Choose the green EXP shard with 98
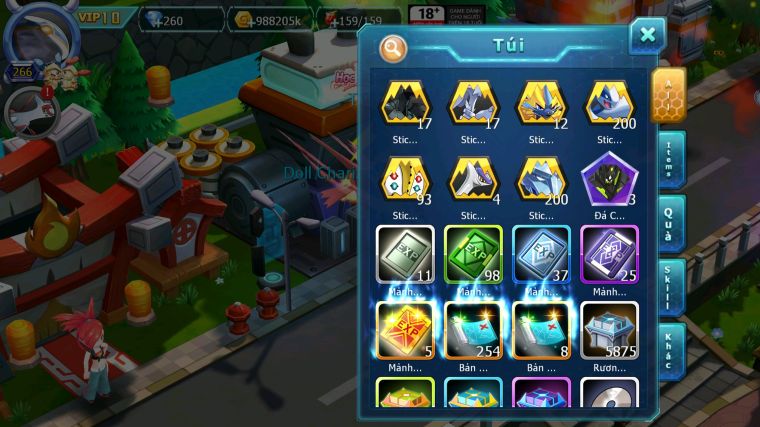The width and height of the screenshot is (760, 427). click(x=473, y=254)
